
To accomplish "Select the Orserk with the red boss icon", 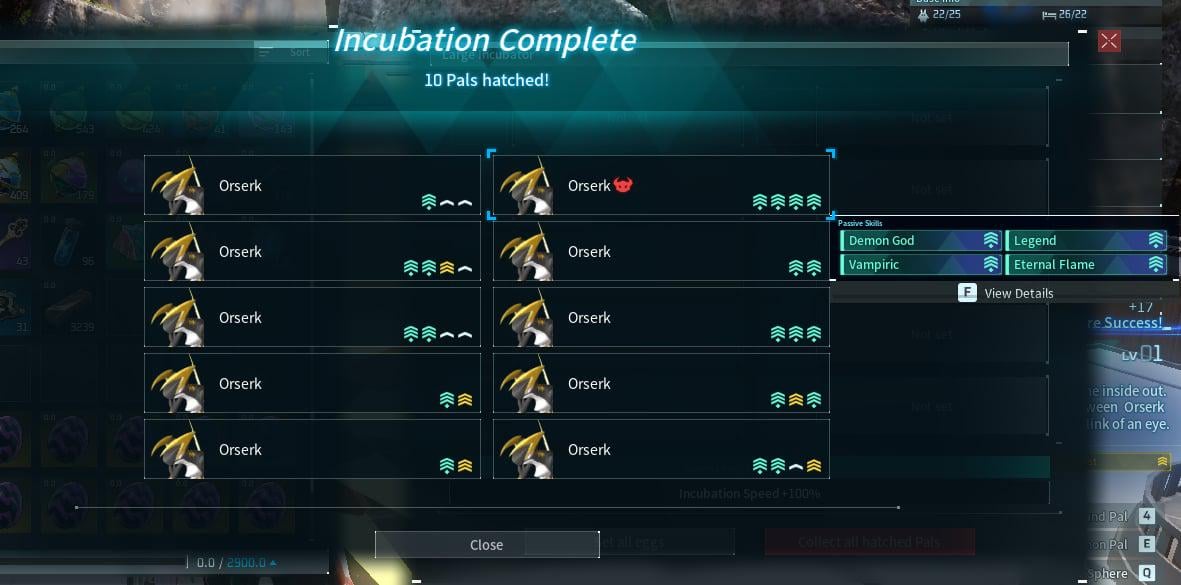I will [660, 186].
